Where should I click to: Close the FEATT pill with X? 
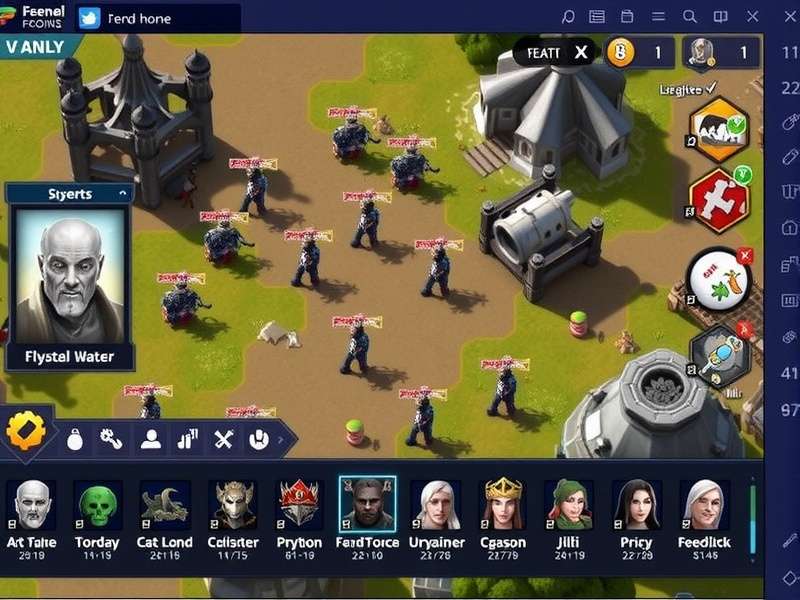pyautogui.click(x=581, y=53)
